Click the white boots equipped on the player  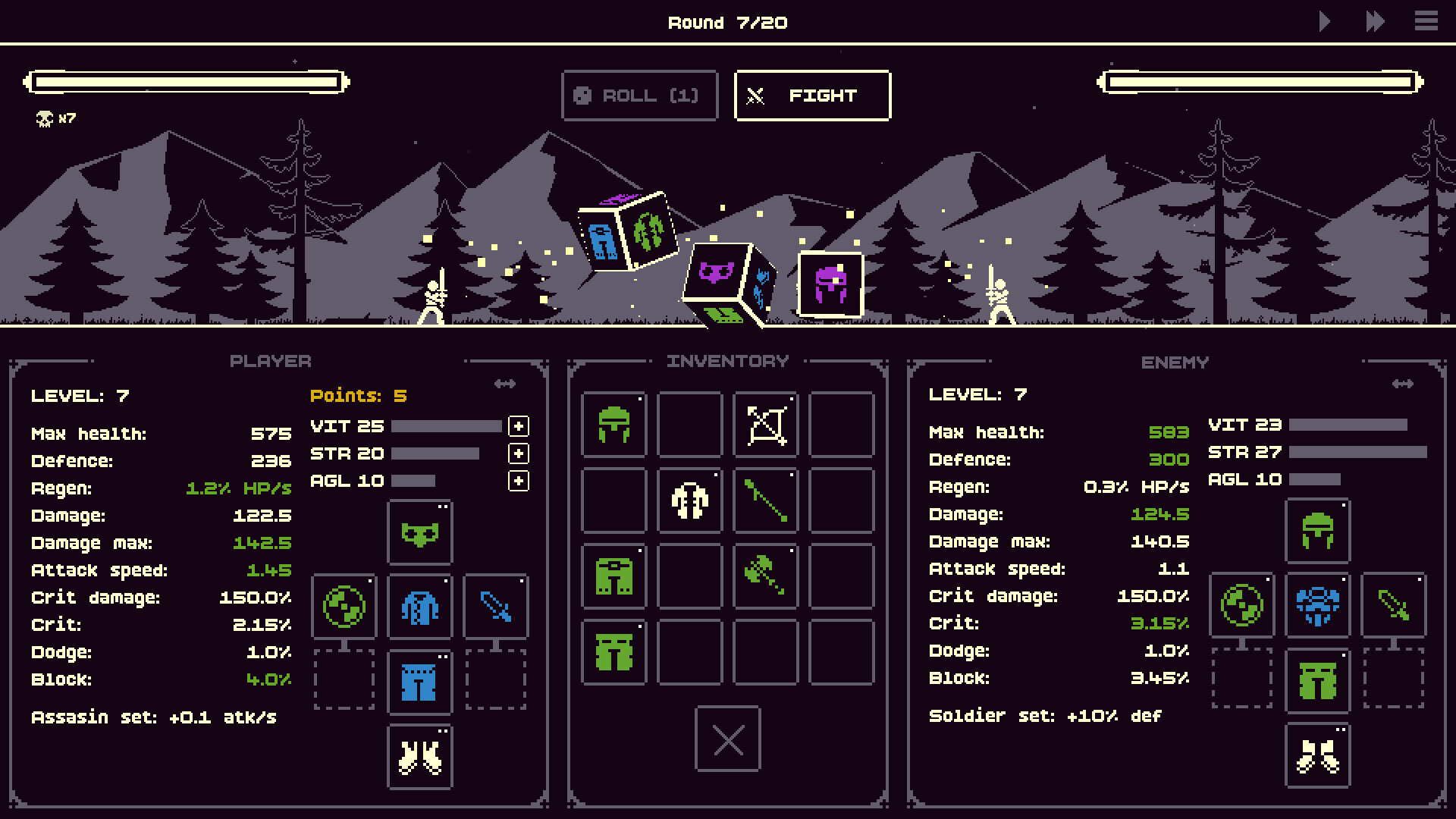[419, 755]
